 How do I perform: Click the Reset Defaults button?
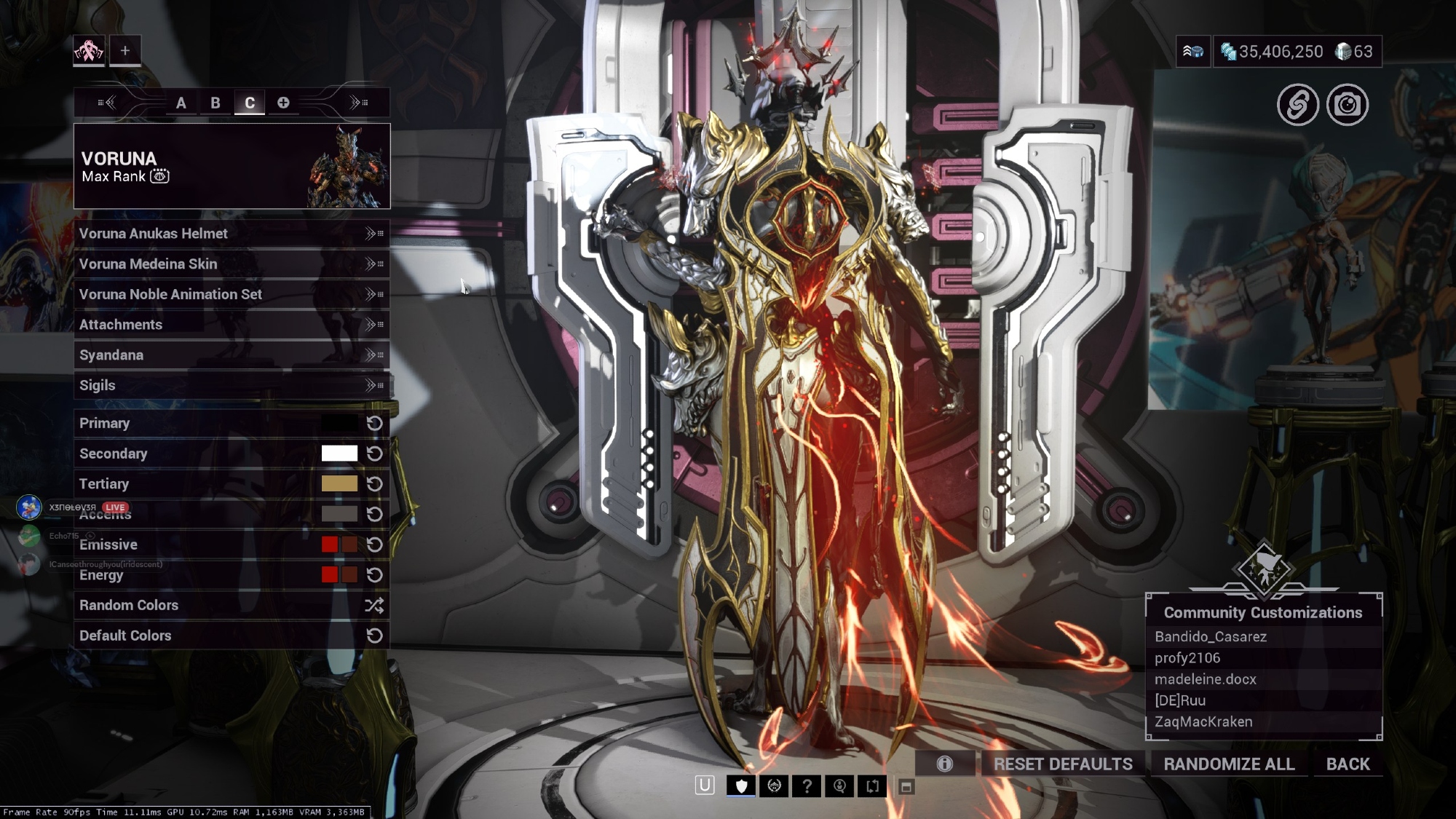click(x=1063, y=764)
